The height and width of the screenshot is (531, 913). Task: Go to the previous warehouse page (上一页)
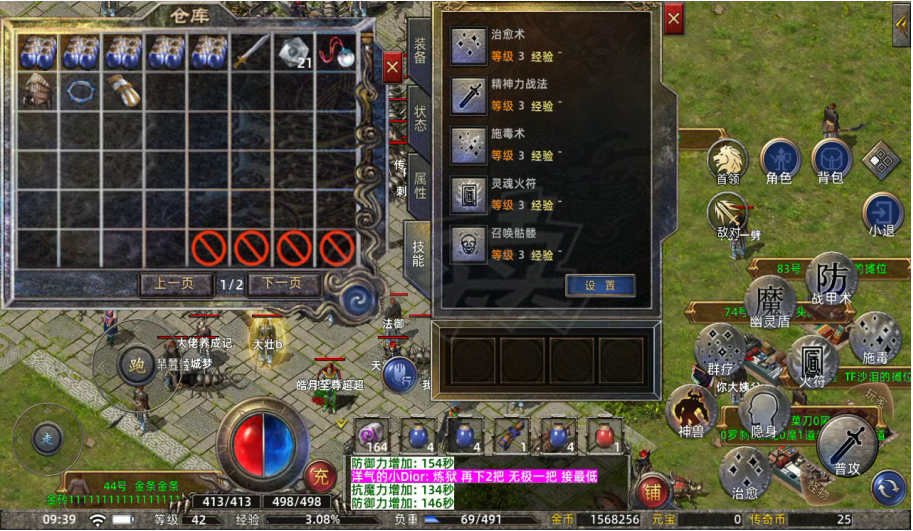click(x=174, y=283)
